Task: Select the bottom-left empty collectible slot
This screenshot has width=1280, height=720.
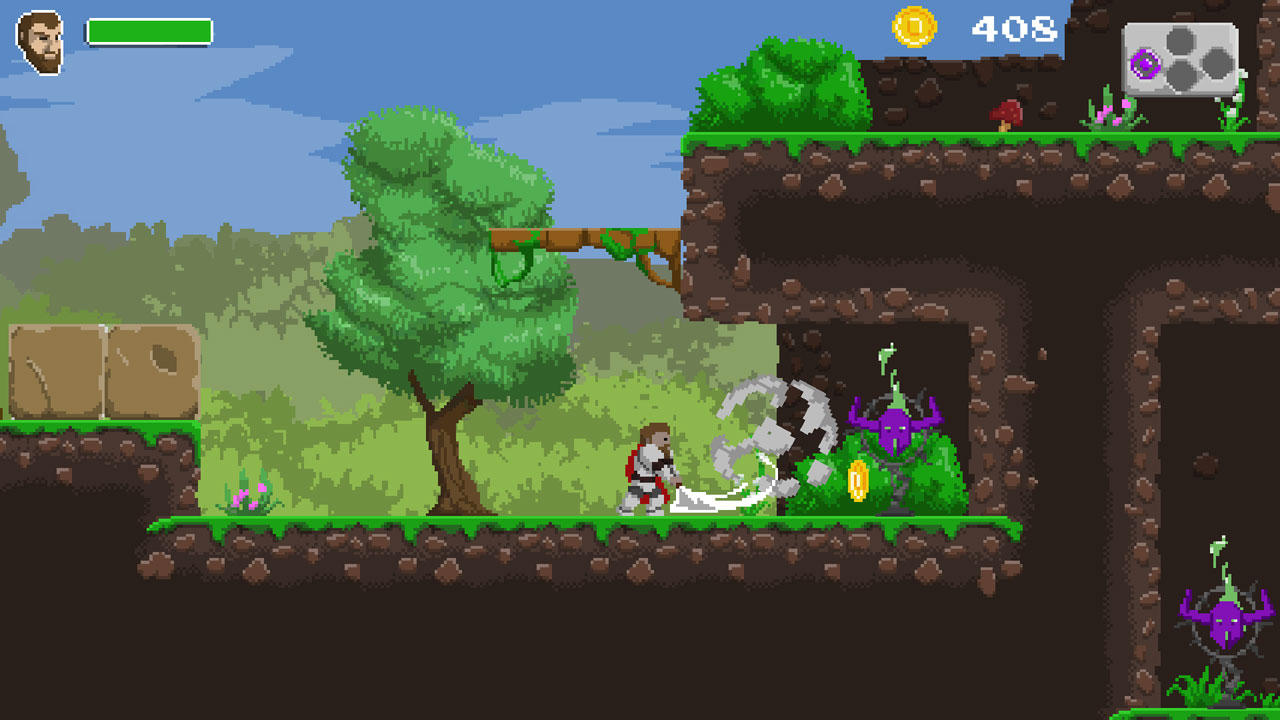Action: (1180, 75)
